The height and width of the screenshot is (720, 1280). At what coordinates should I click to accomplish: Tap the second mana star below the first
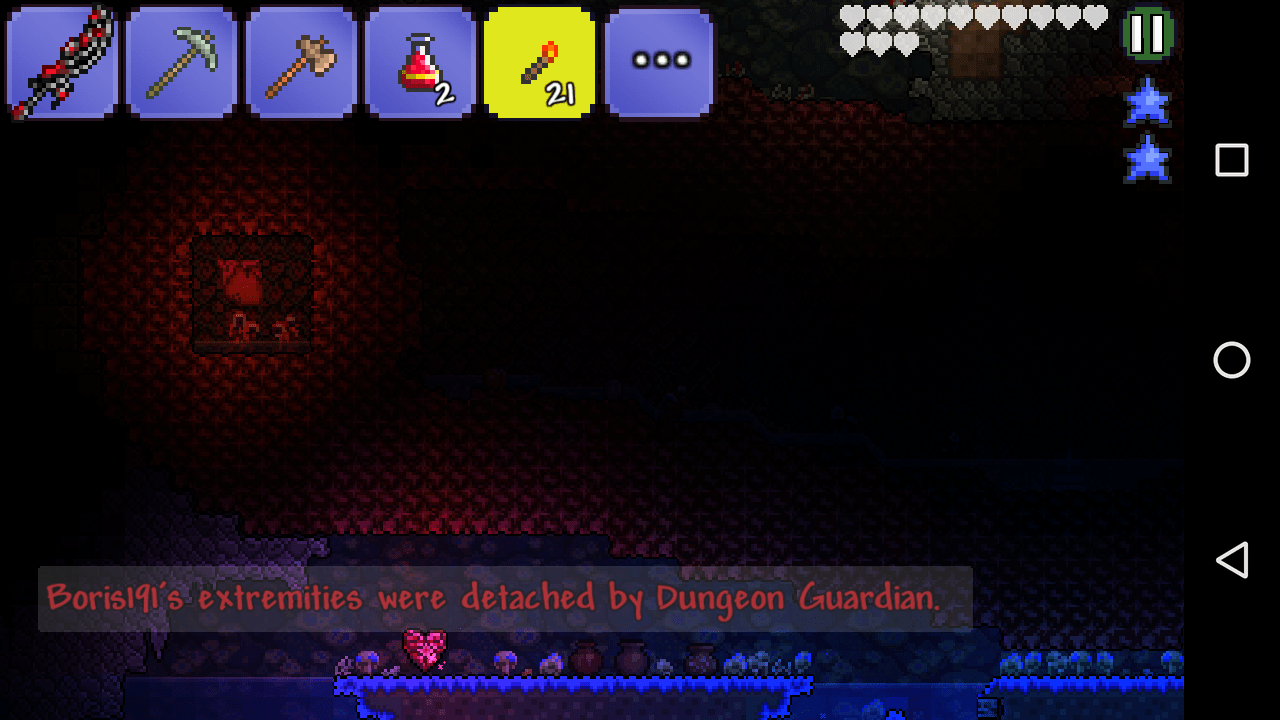tap(1146, 157)
